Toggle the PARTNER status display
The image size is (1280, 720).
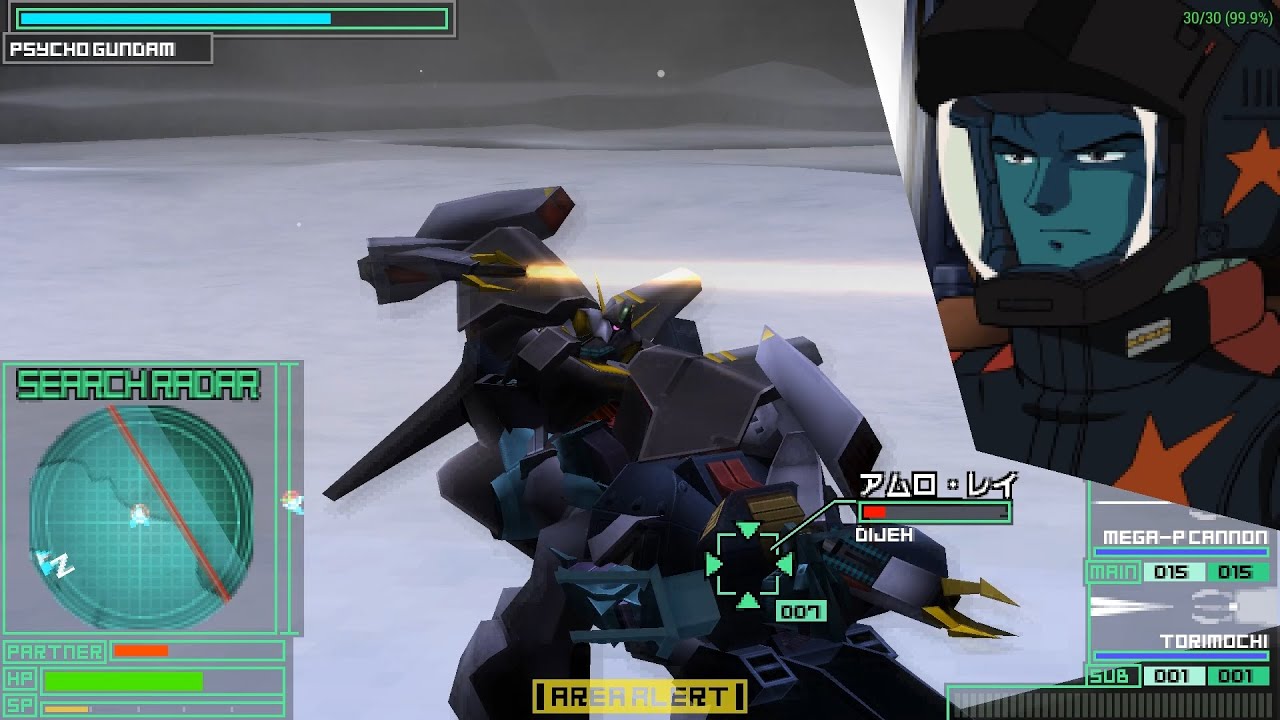coord(55,650)
